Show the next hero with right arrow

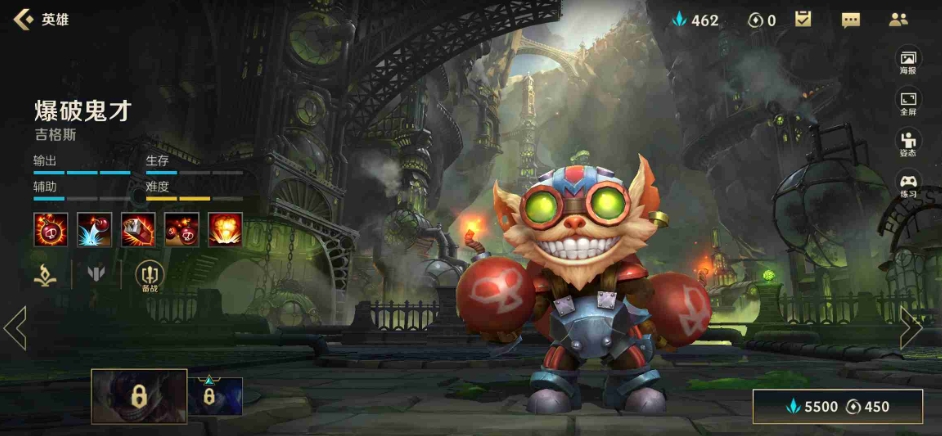(x=909, y=328)
